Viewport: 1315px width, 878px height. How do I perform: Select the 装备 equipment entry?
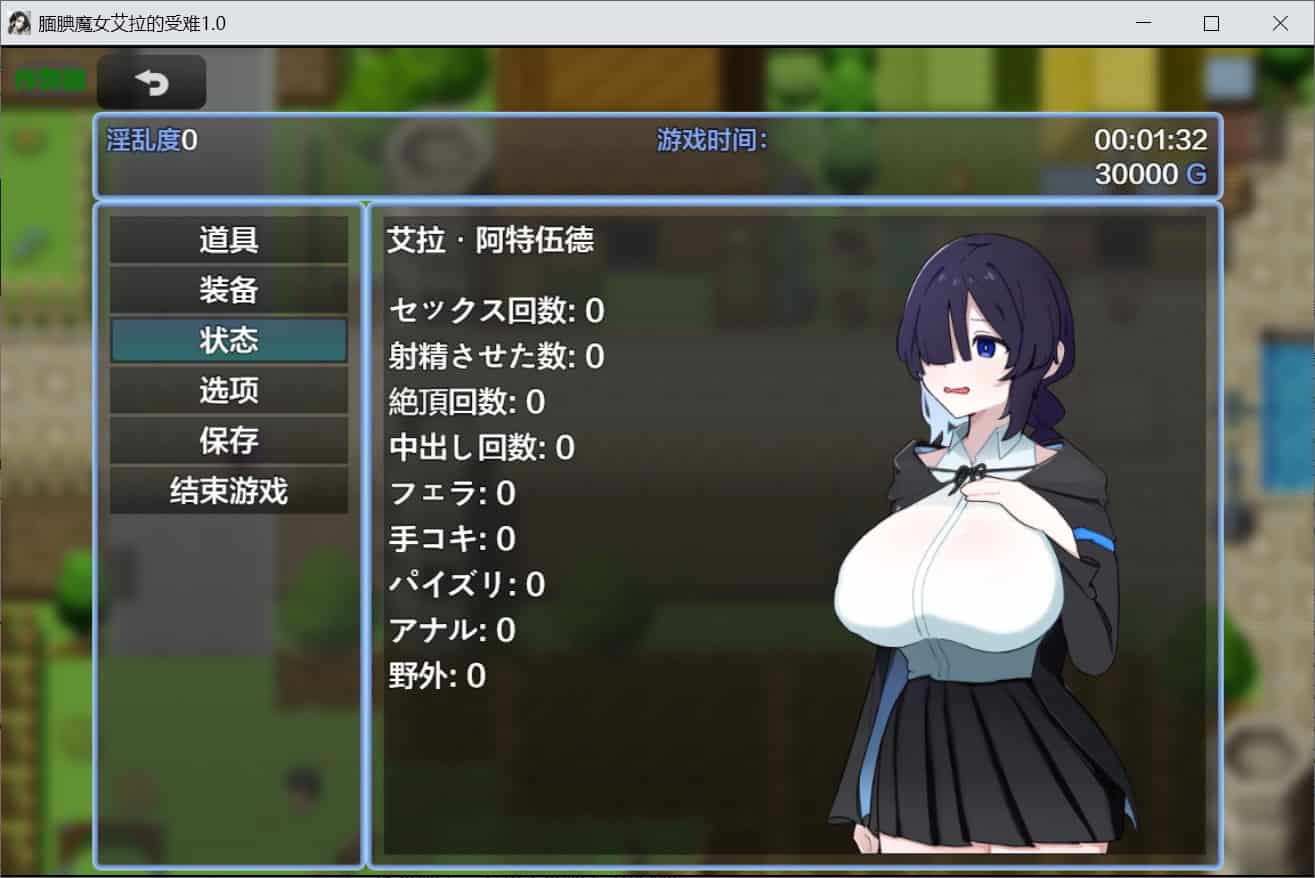tap(229, 290)
